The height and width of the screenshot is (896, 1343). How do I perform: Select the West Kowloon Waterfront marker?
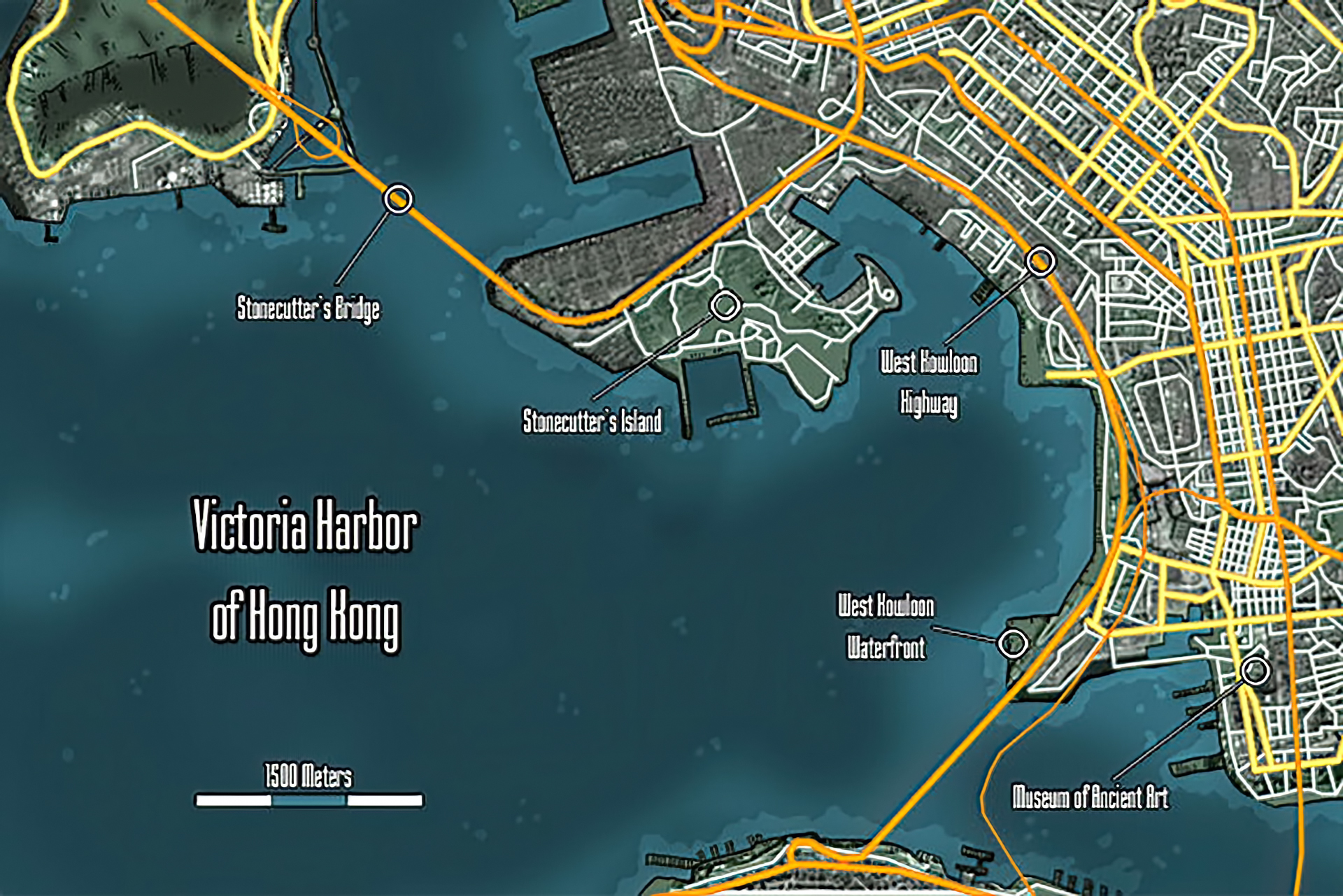(1012, 643)
